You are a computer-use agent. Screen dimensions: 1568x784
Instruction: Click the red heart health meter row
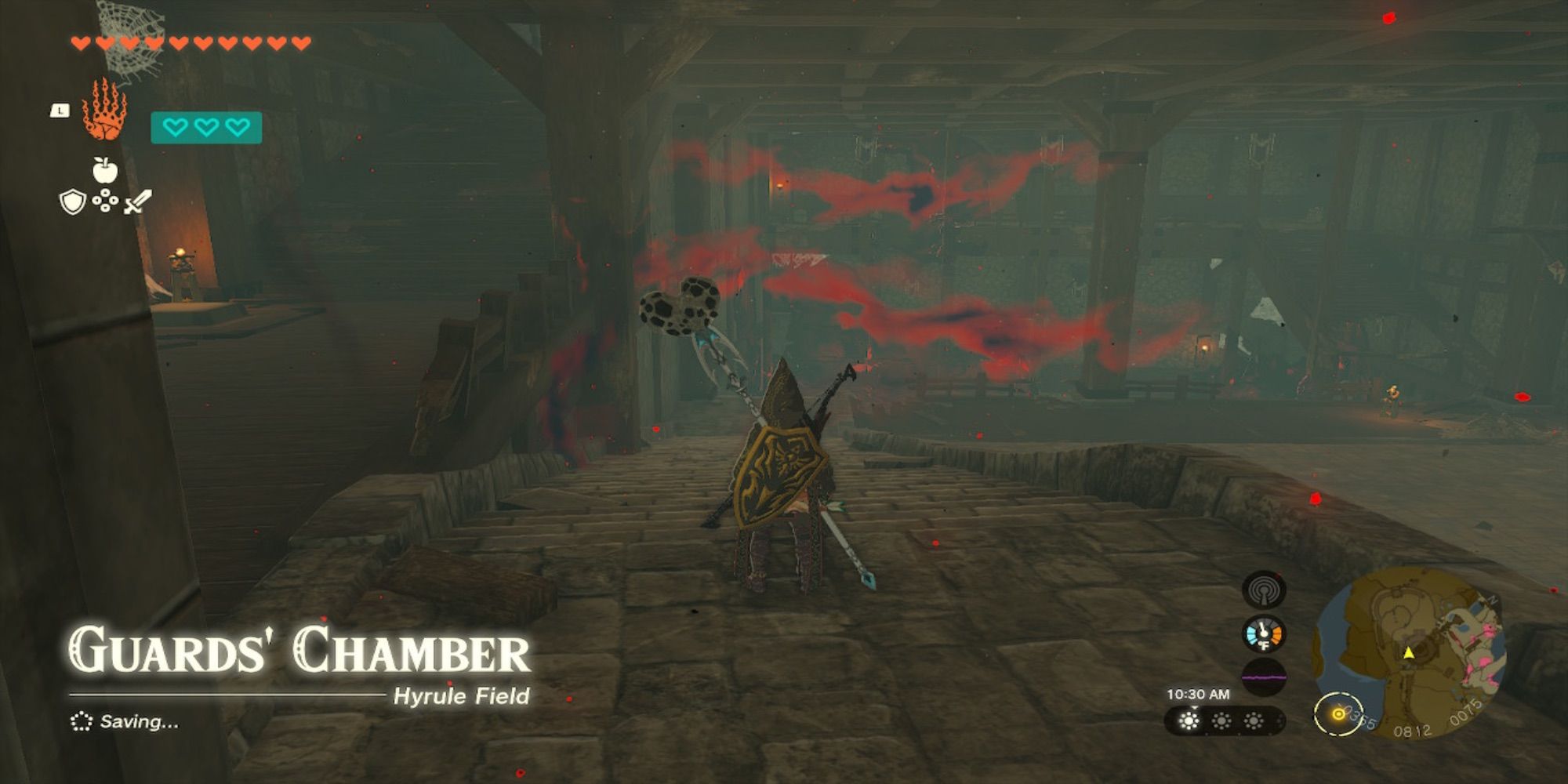pyautogui.click(x=188, y=42)
